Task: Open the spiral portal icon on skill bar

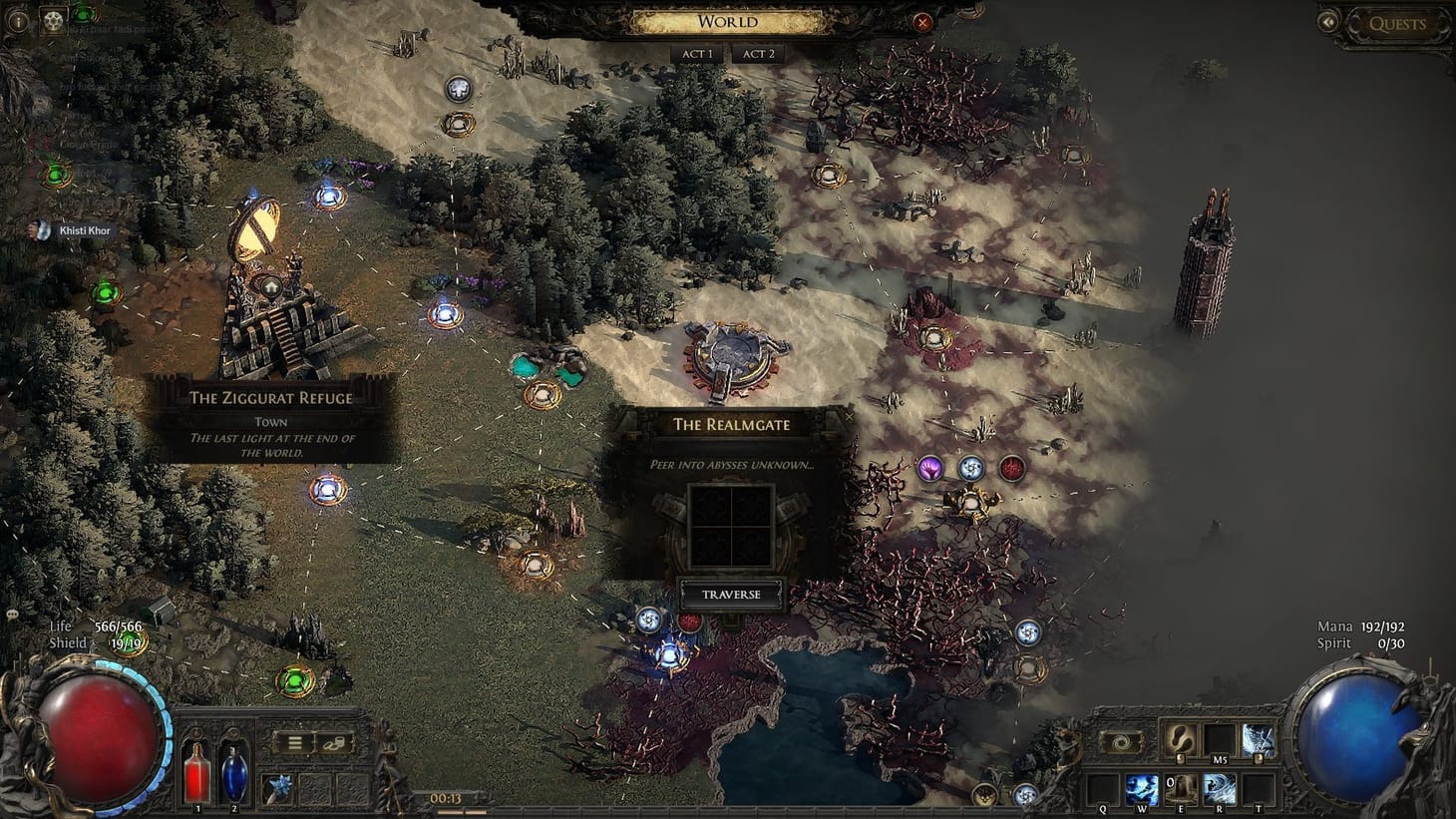Action: tap(1122, 741)
